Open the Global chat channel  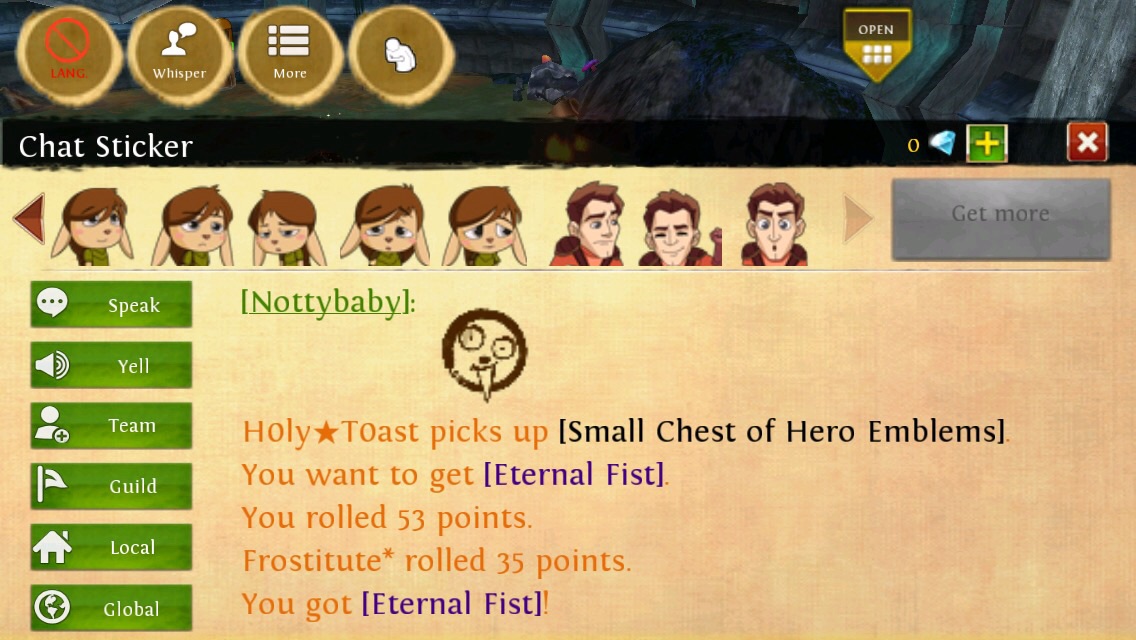pyautogui.click(x=111, y=608)
